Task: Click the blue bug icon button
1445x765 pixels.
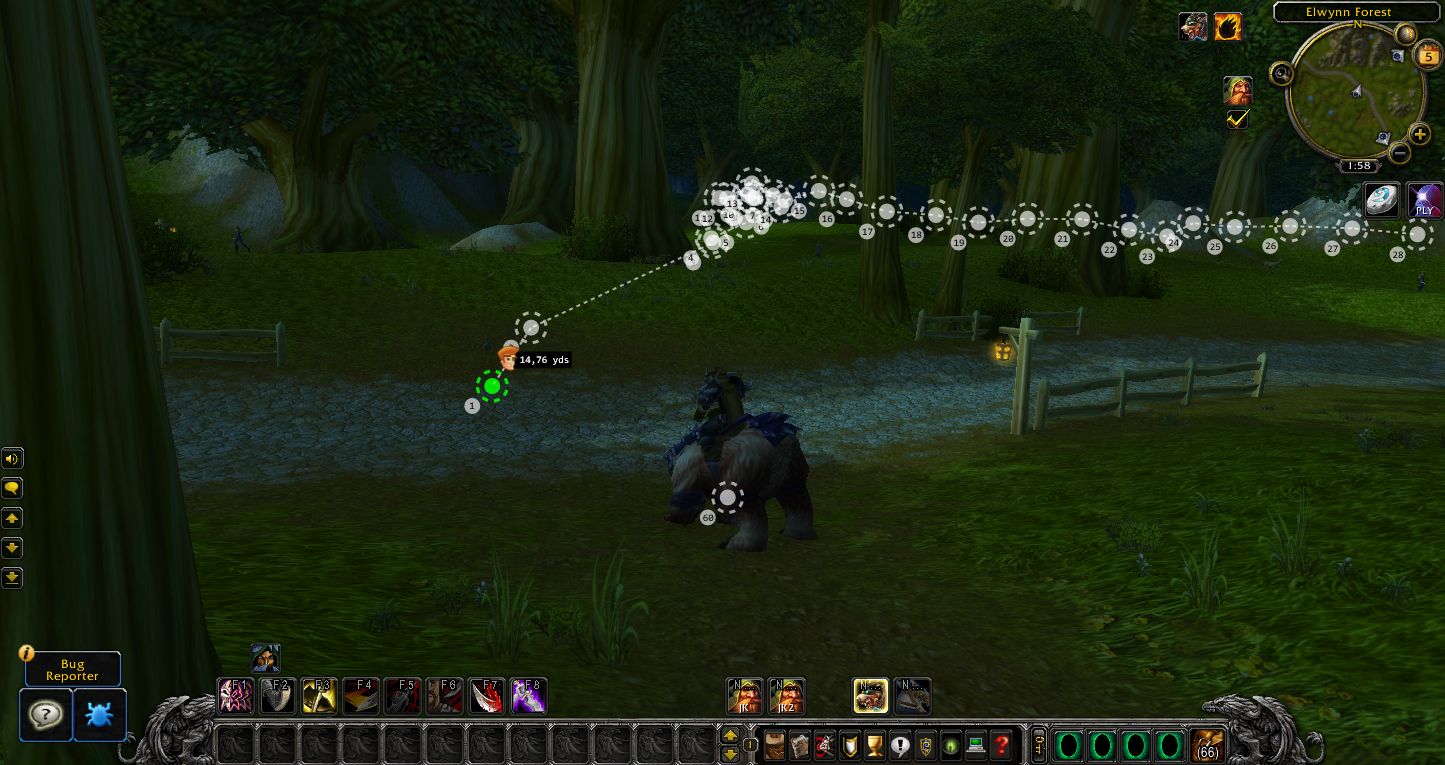Action: [x=100, y=714]
